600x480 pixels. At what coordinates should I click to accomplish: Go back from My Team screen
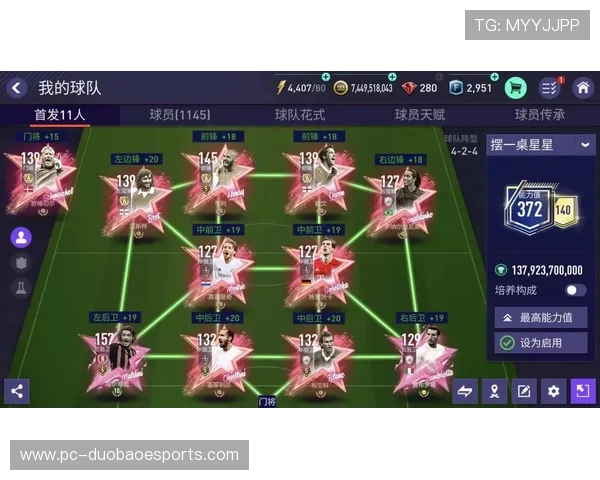tap(16, 88)
